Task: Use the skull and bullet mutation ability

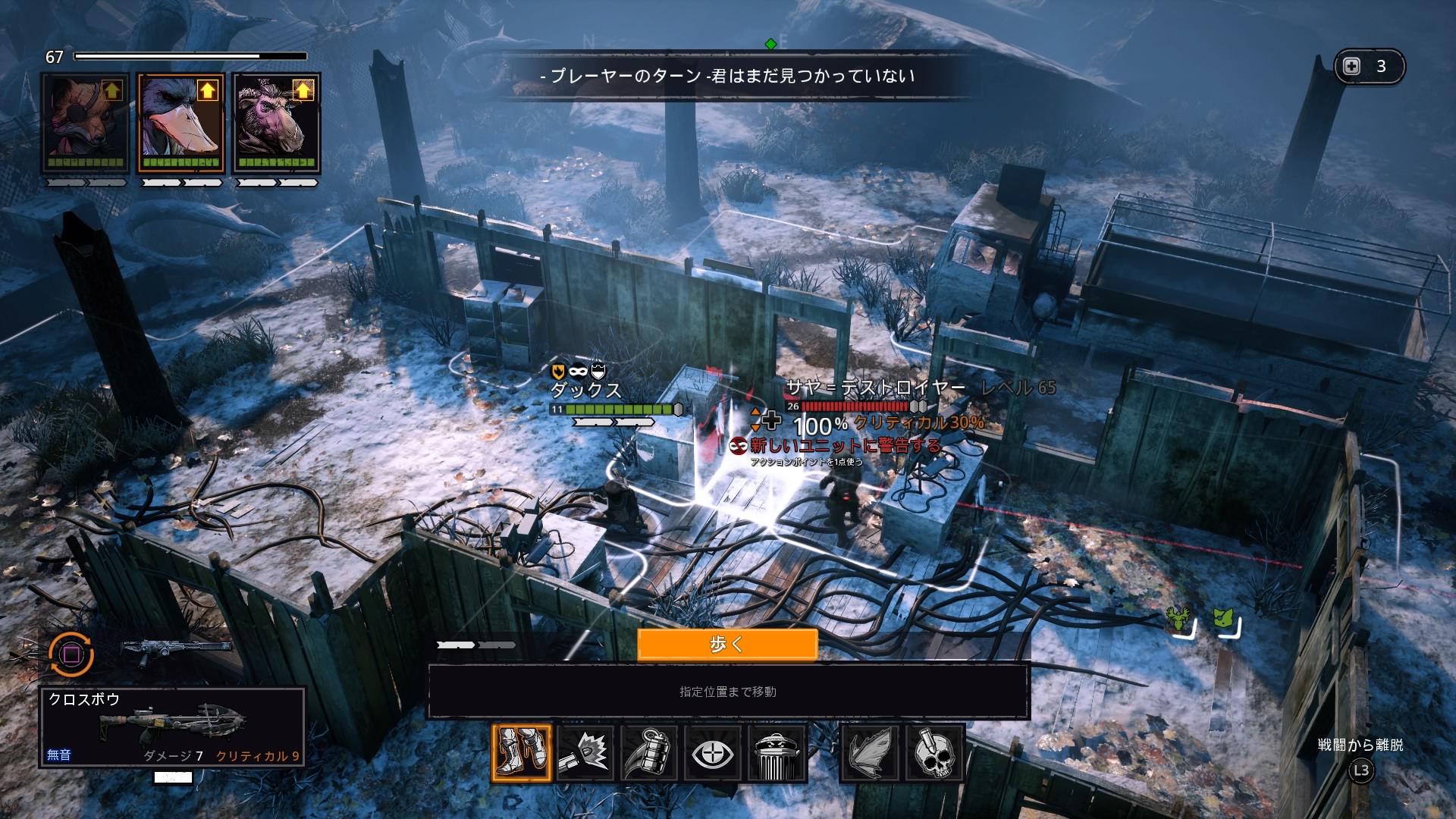Action: (934, 753)
